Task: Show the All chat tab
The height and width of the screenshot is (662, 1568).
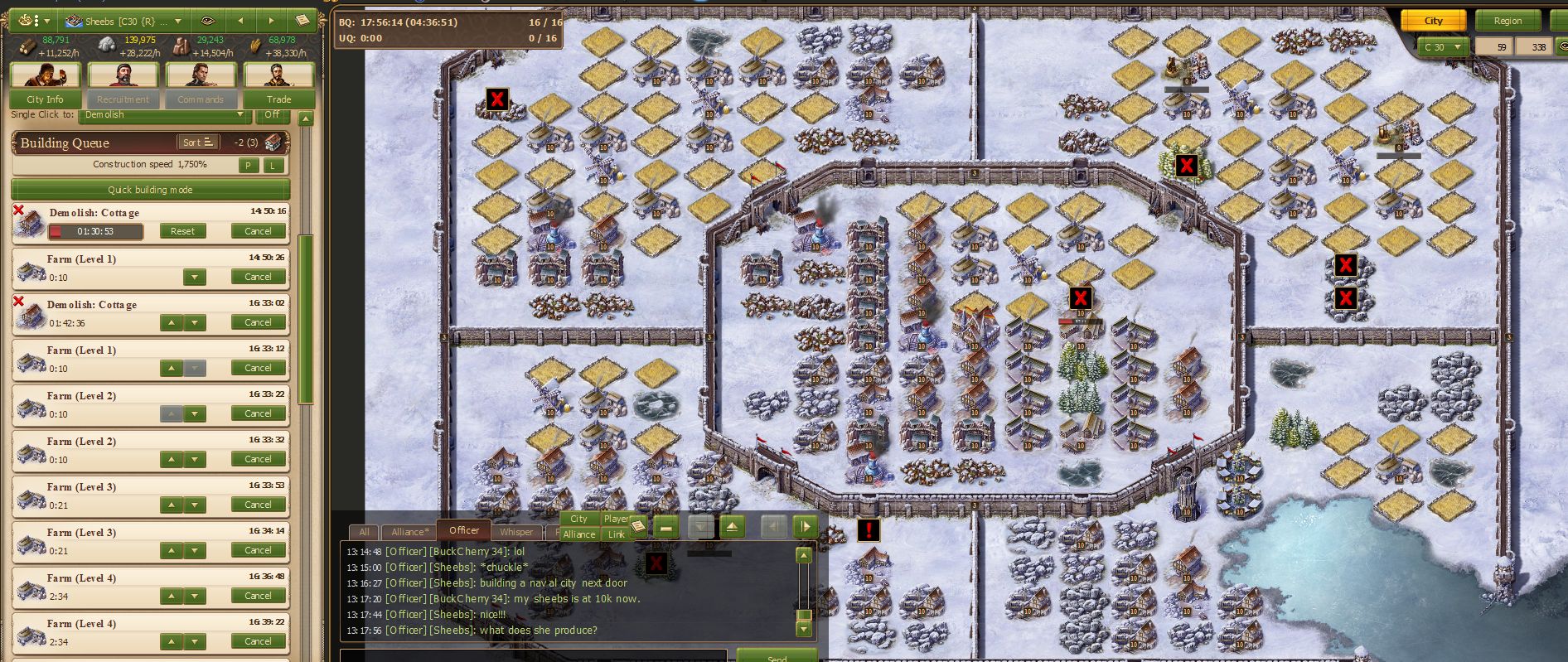Action: 364,532
